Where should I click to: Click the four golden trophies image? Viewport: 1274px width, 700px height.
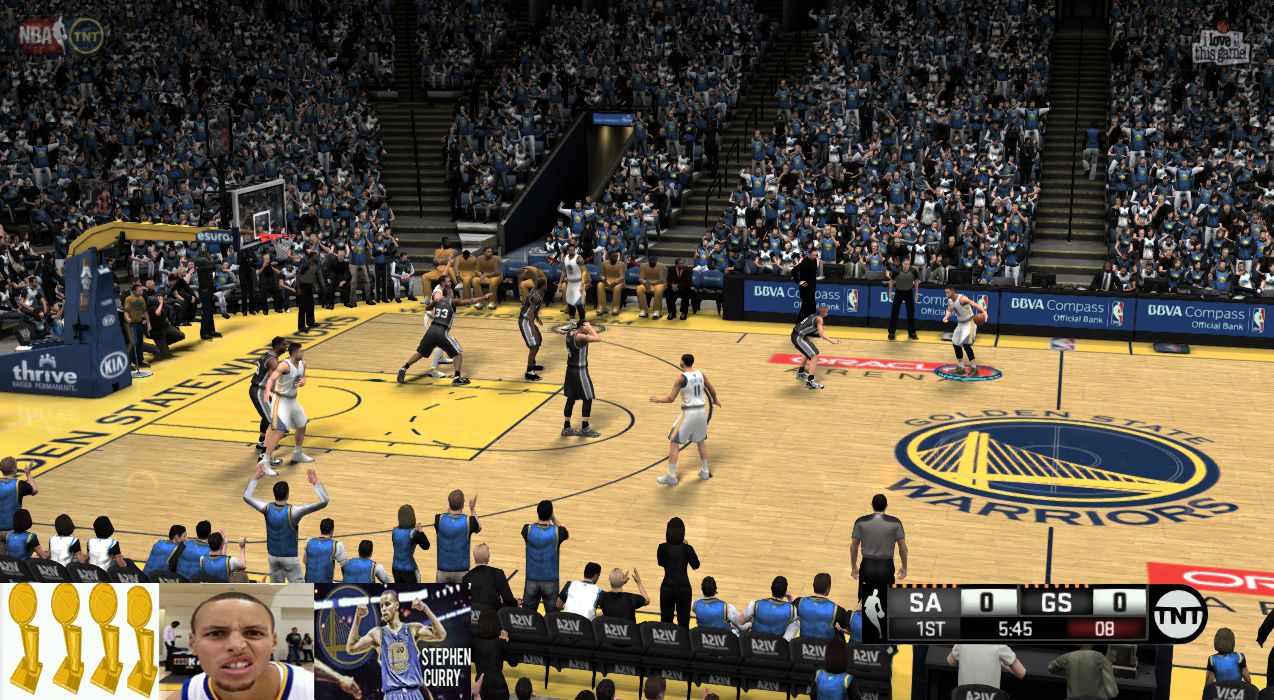pos(79,640)
